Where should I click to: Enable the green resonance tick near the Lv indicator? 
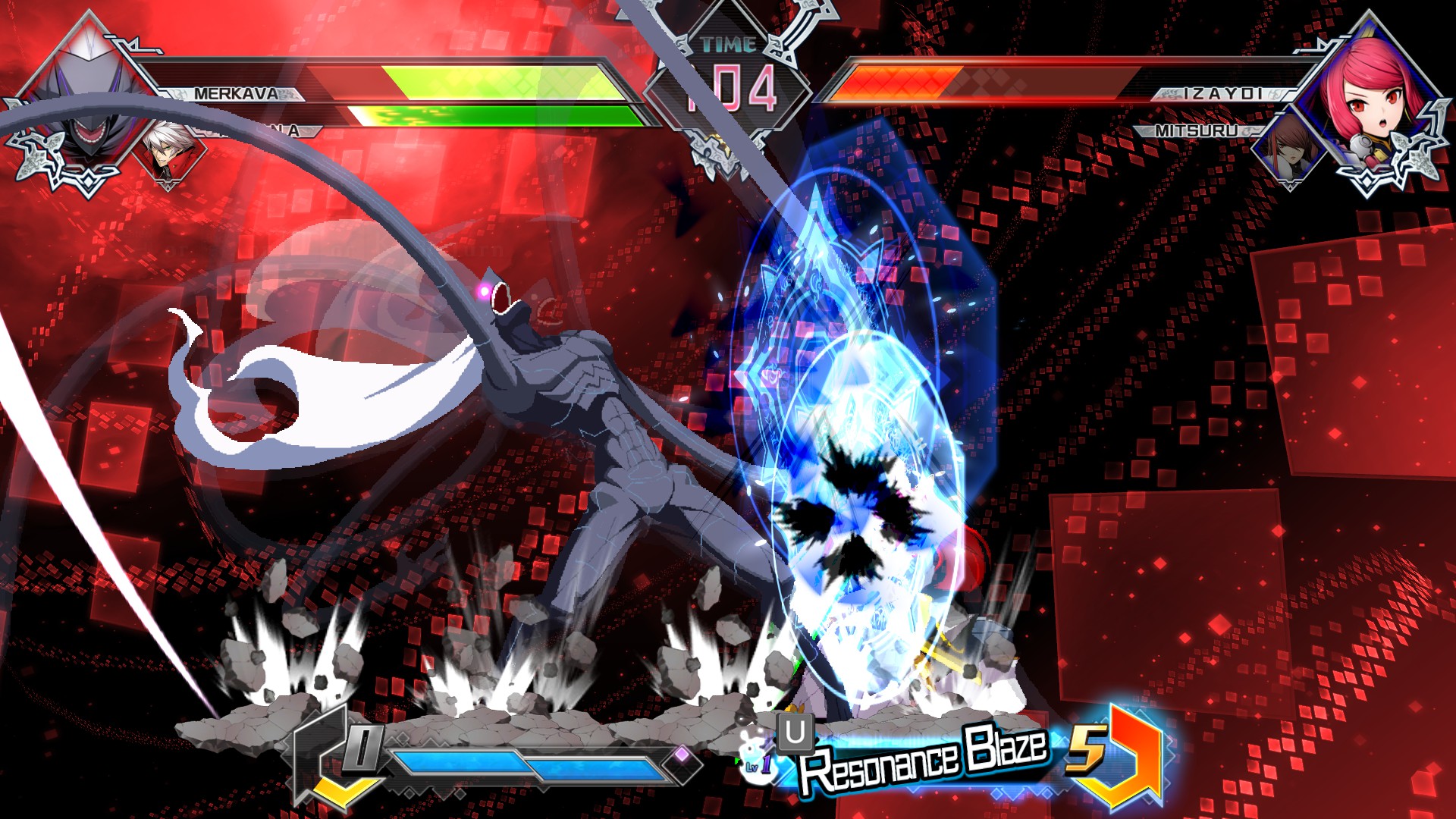(x=736, y=759)
